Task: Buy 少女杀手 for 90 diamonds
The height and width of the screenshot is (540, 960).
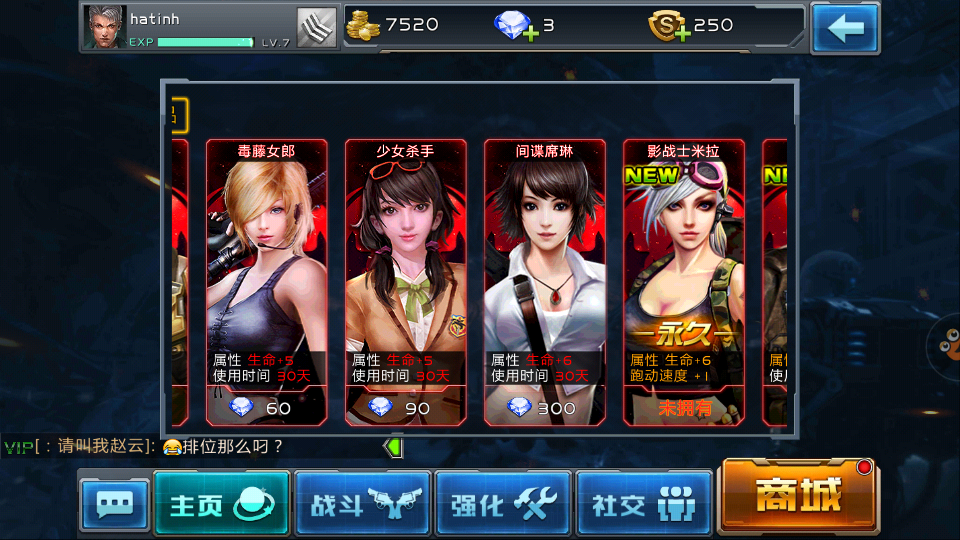Action: [405, 407]
